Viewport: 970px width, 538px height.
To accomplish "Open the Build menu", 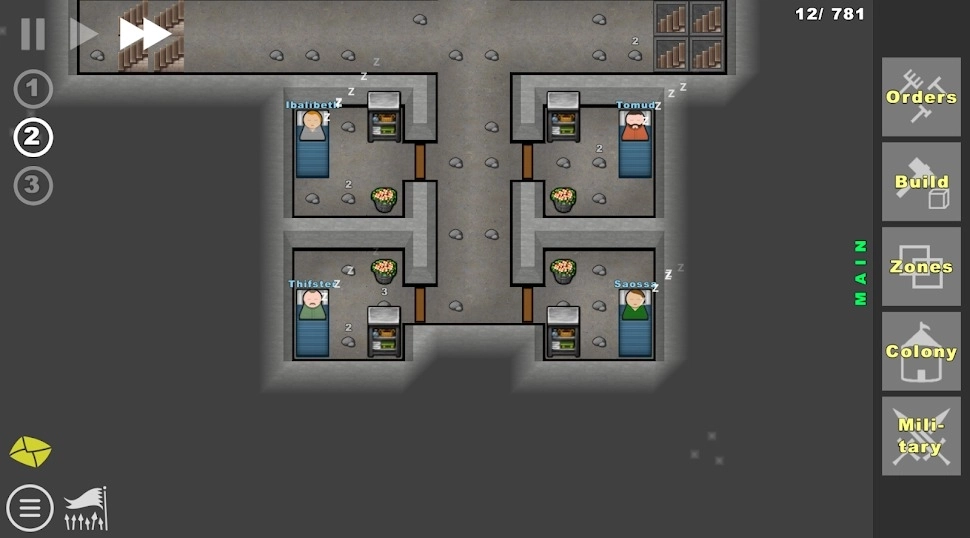I will point(921,182).
